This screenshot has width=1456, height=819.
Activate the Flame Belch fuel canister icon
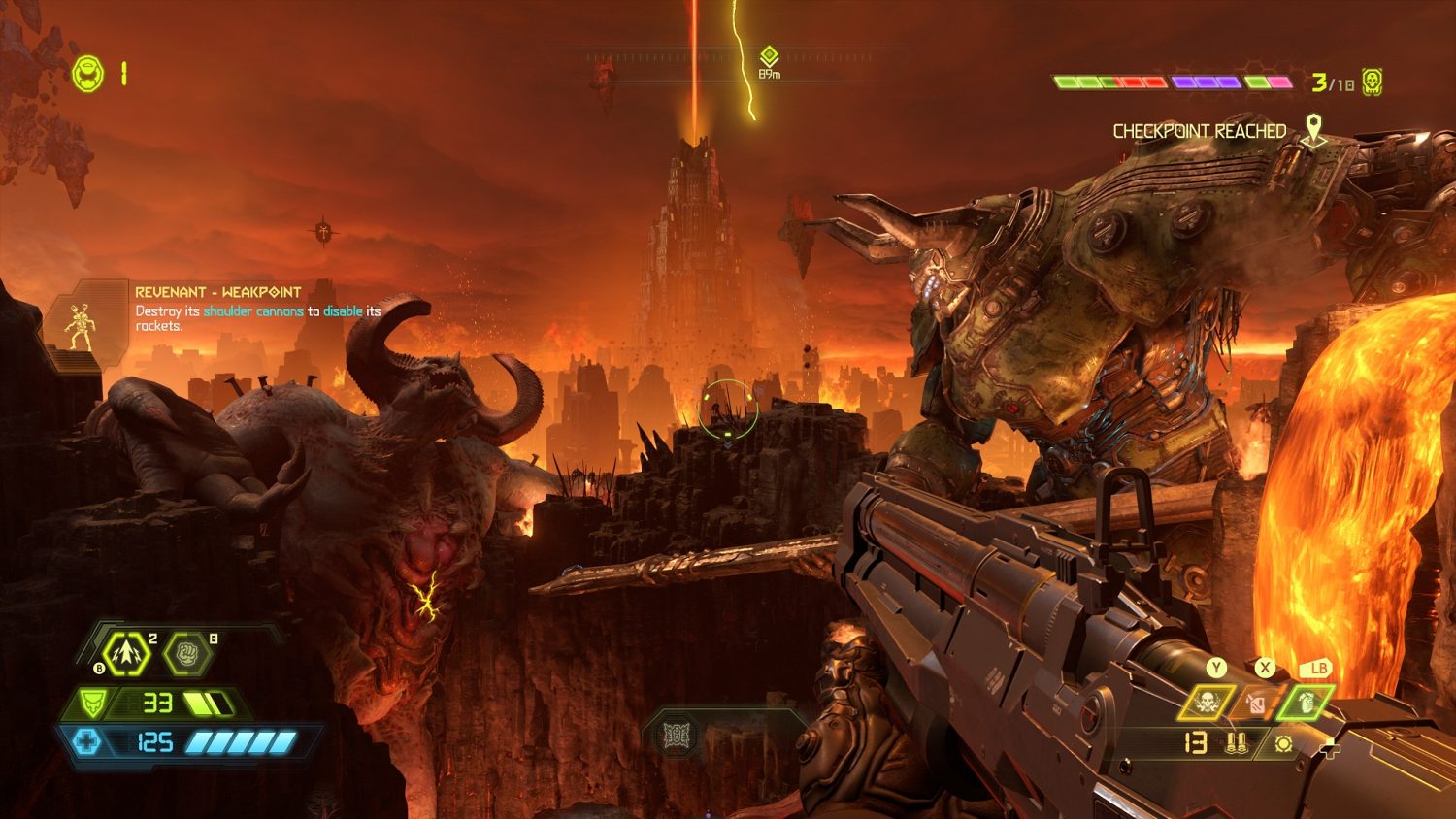(x=1256, y=704)
